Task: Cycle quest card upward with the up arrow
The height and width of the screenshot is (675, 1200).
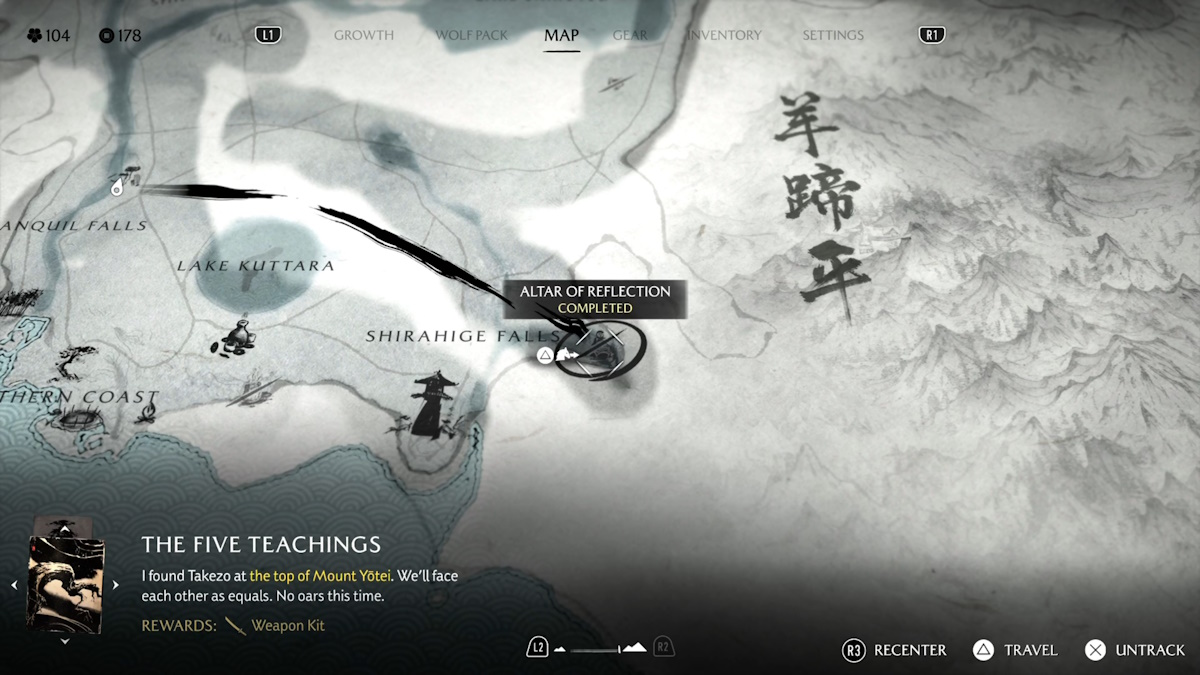Action: pyautogui.click(x=65, y=527)
